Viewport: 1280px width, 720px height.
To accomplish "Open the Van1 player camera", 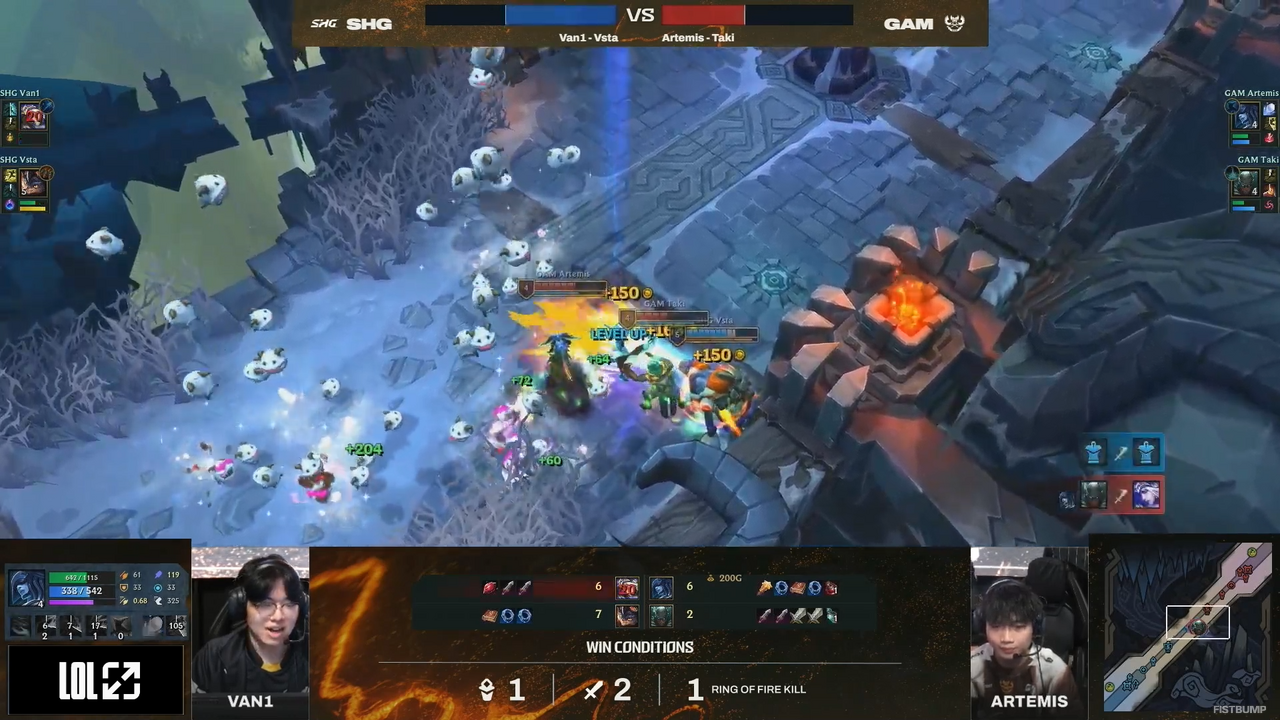I will (x=250, y=620).
